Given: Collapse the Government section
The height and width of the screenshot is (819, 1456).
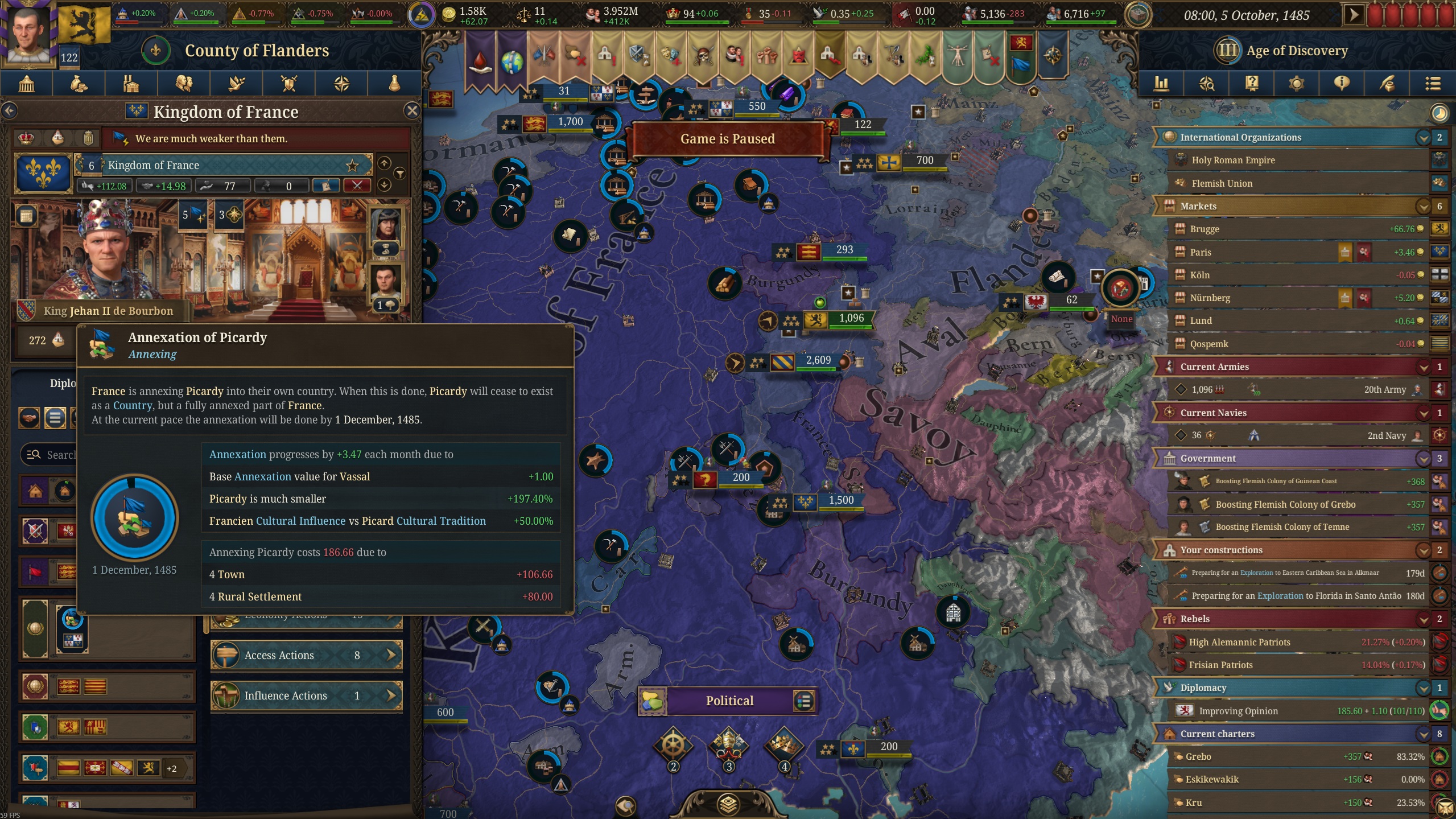Looking at the screenshot, I should [x=1424, y=458].
